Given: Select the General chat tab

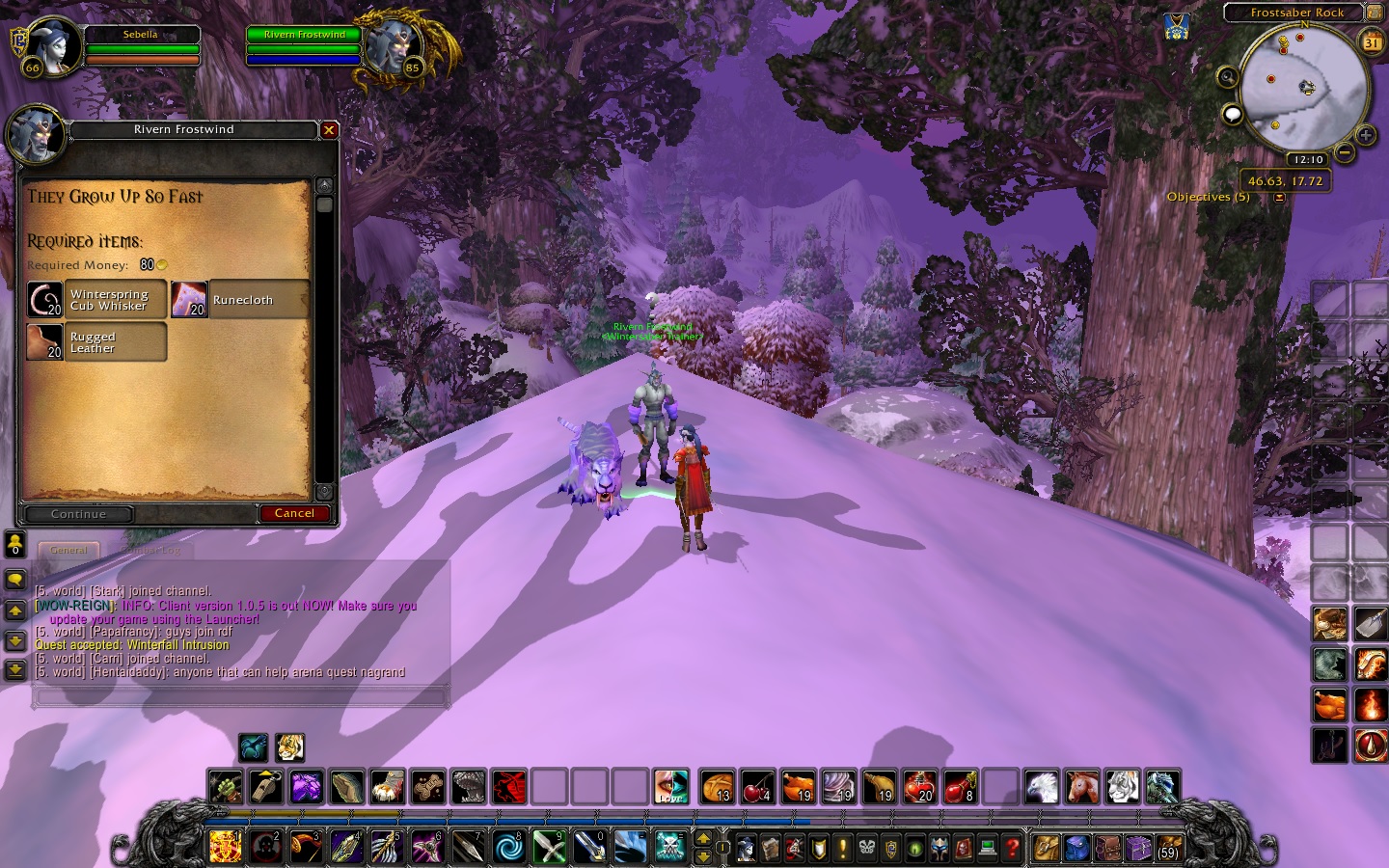Looking at the screenshot, I should [68, 551].
